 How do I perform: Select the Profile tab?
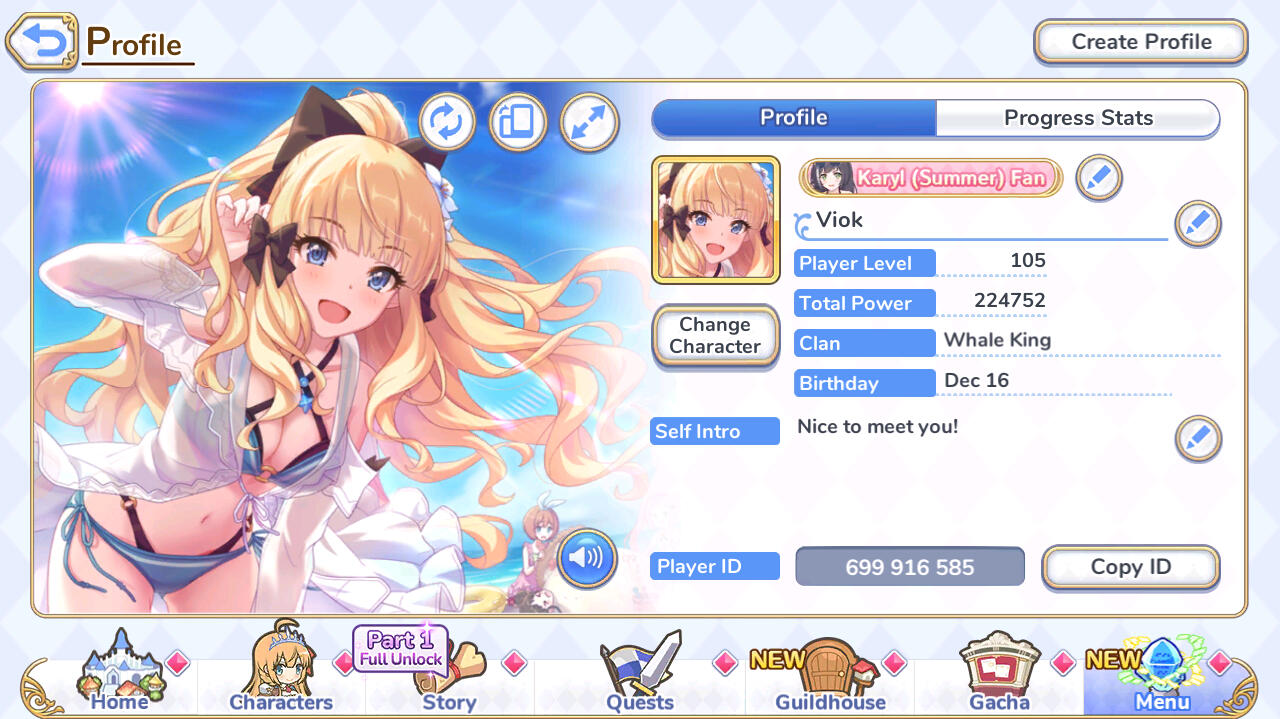click(794, 118)
